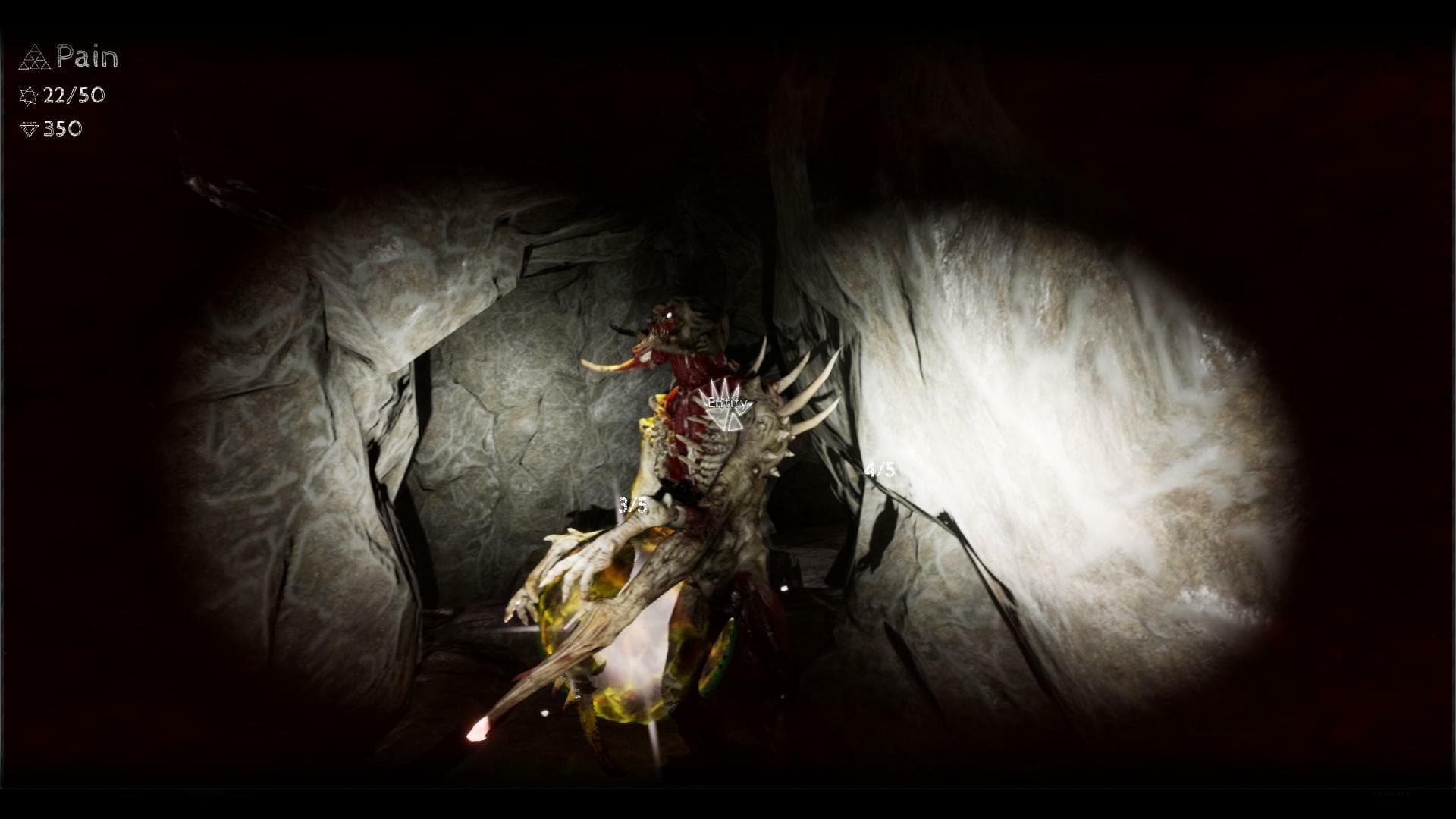
Task: Click the 4/5 progress marker
Action: (880, 470)
